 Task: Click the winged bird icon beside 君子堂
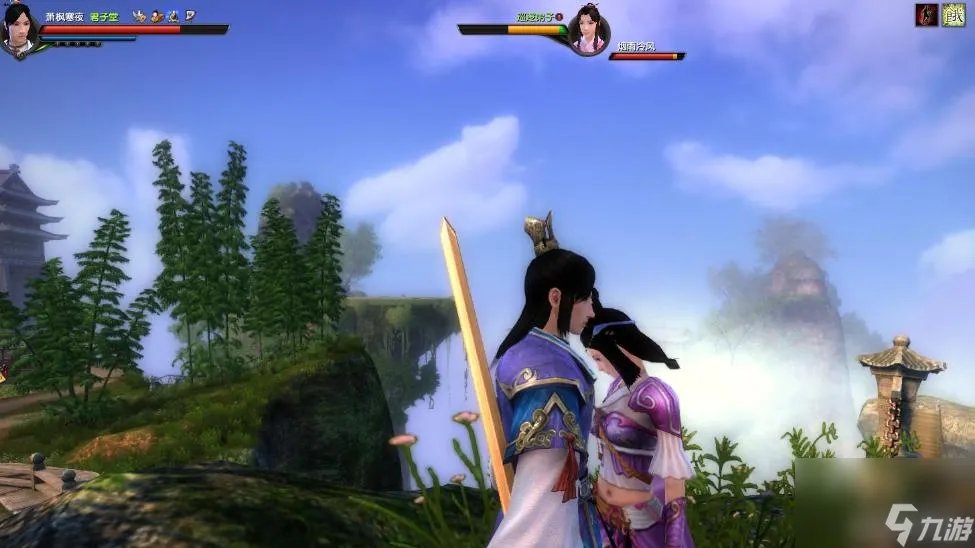coord(139,16)
